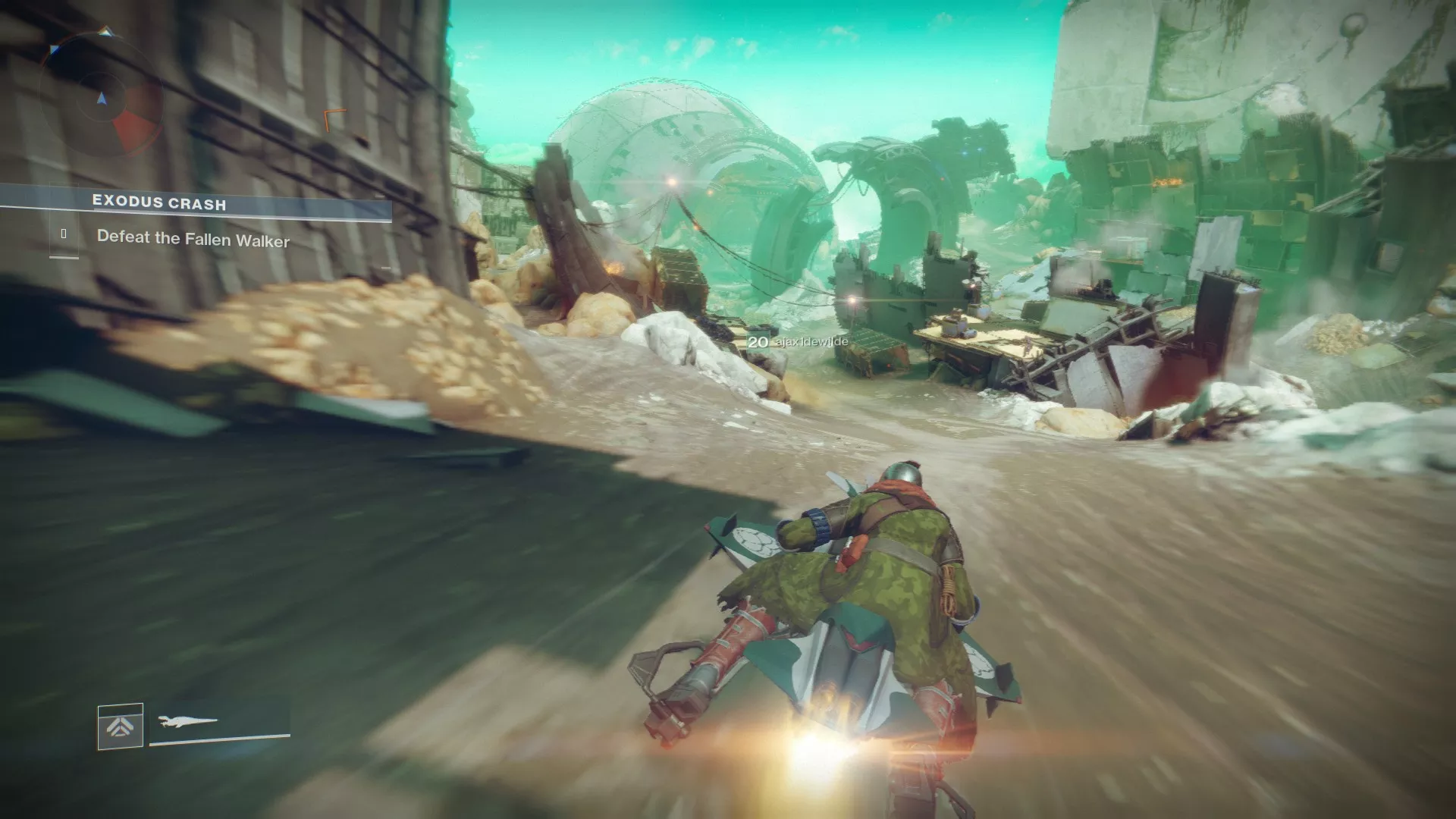This screenshot has height=819, width=1456.
Task: Click the strike emblem icon near sprint meter
Action: click(x=120, y=726)
